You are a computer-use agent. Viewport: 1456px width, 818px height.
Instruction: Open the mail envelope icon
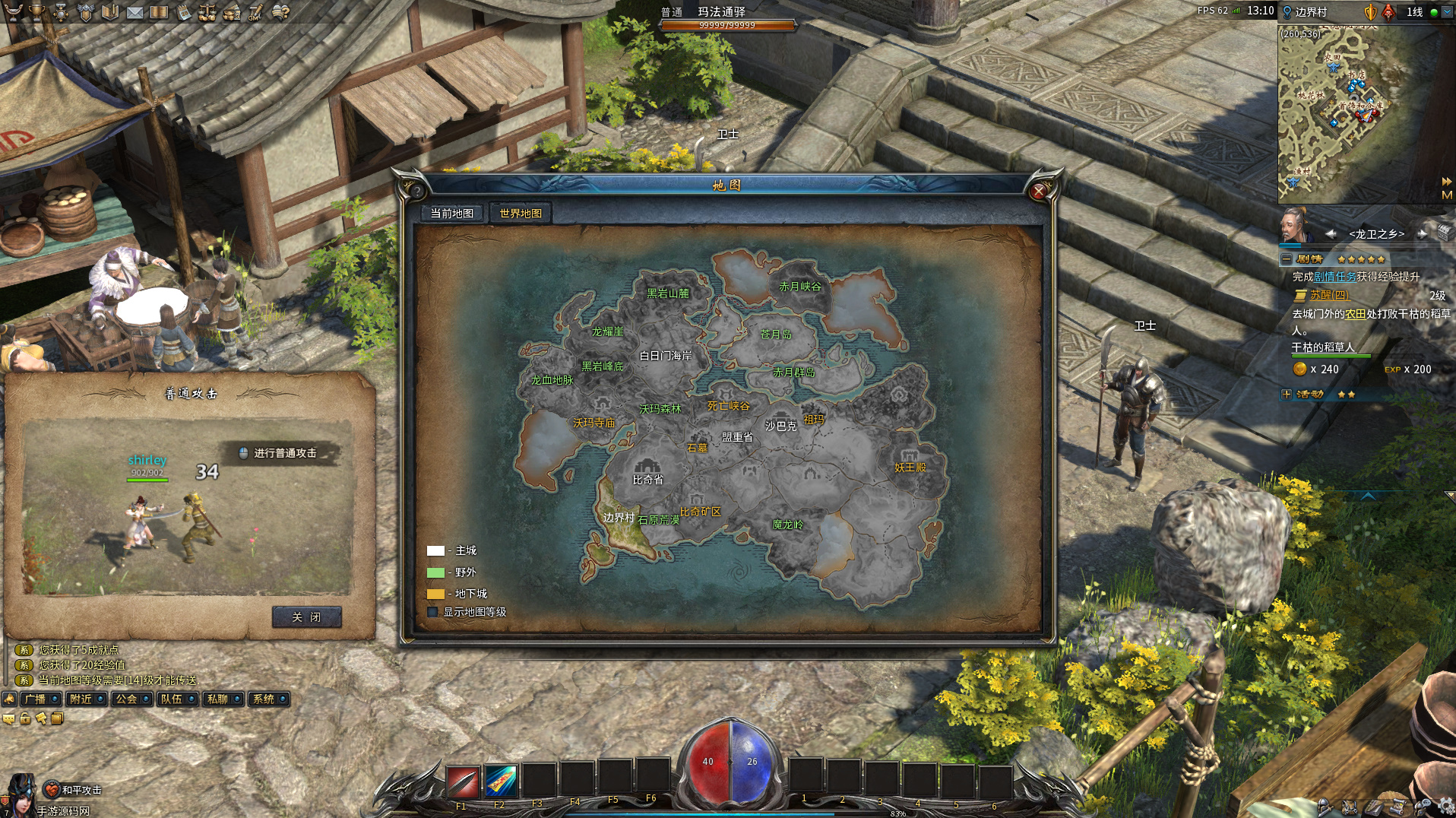[x=135, y=12]
